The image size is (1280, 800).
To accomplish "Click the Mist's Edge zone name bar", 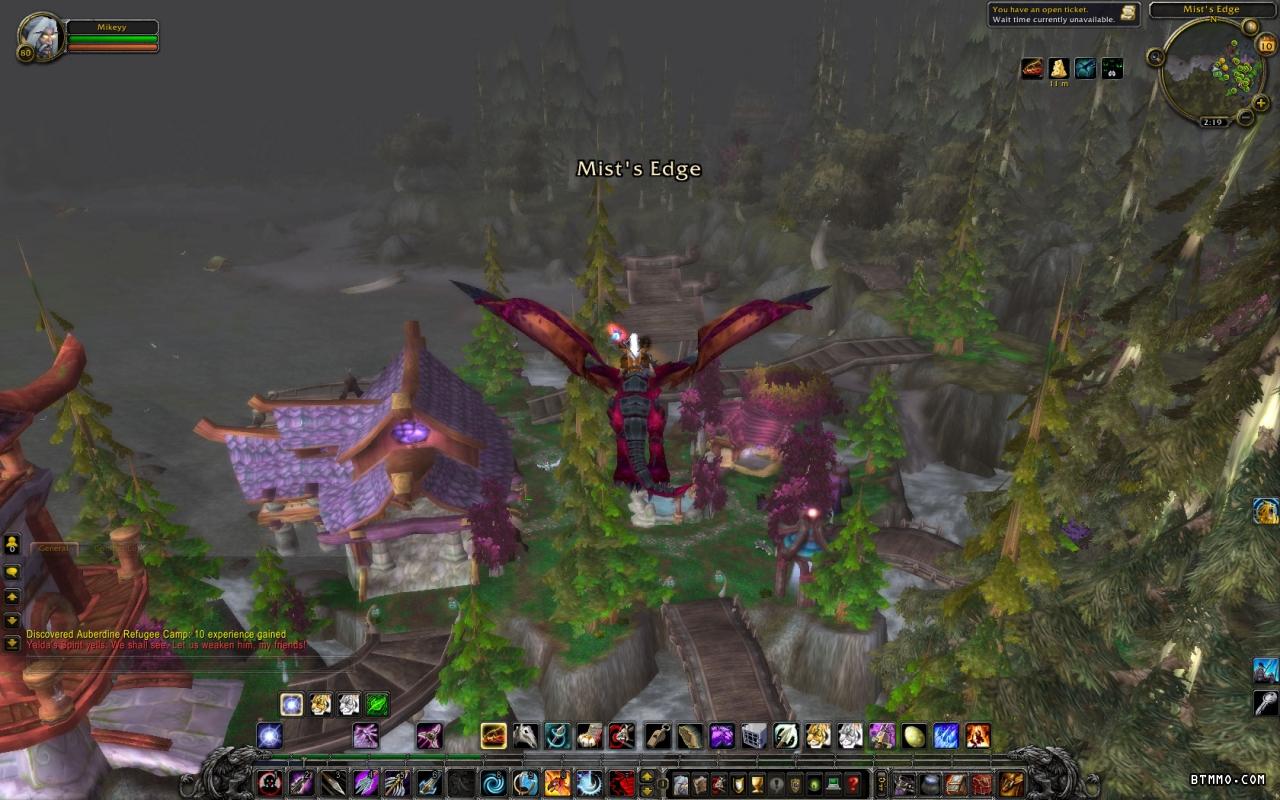I will click(1211, 10).
